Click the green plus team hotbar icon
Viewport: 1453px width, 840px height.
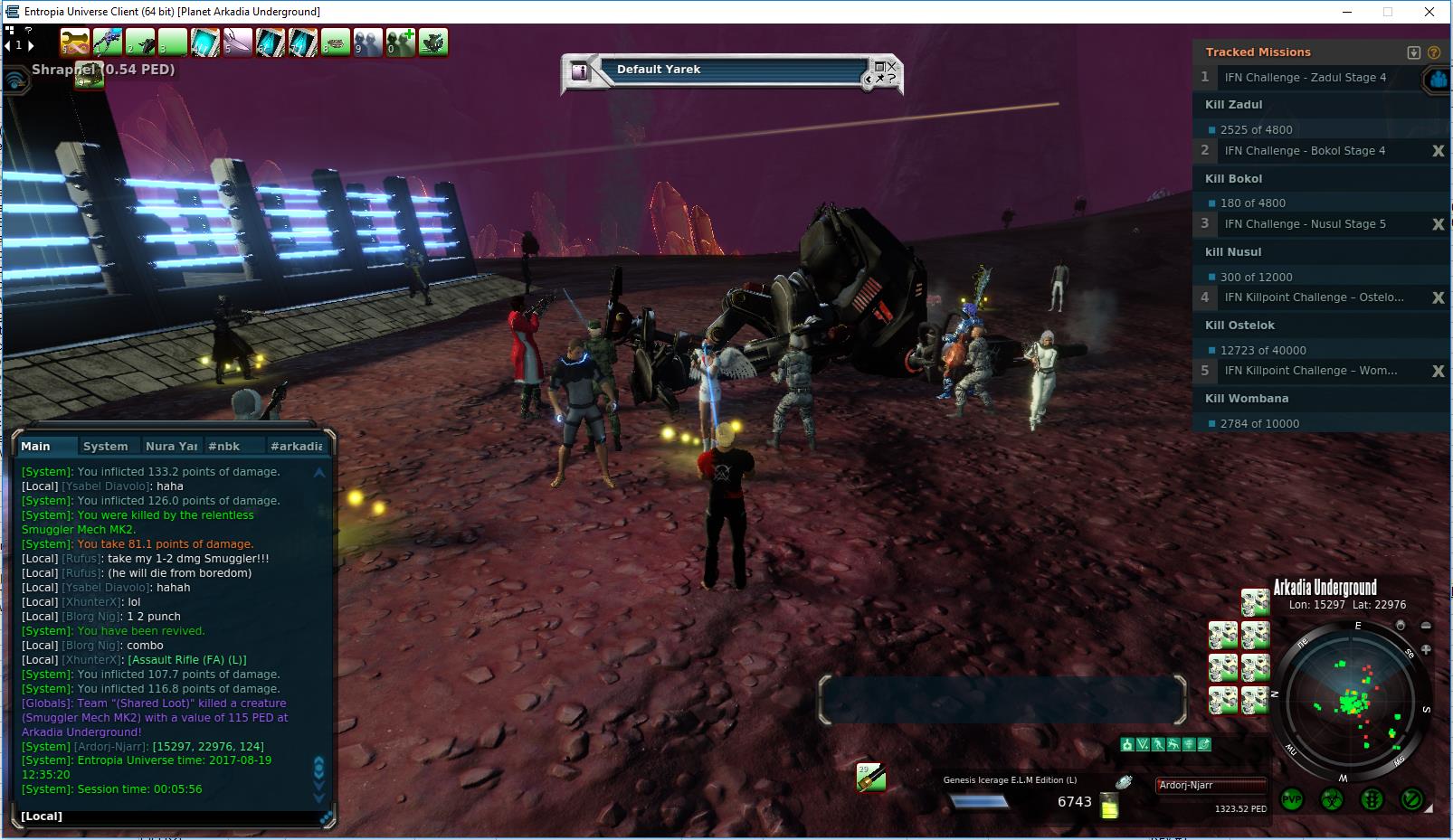coord(401,42)
